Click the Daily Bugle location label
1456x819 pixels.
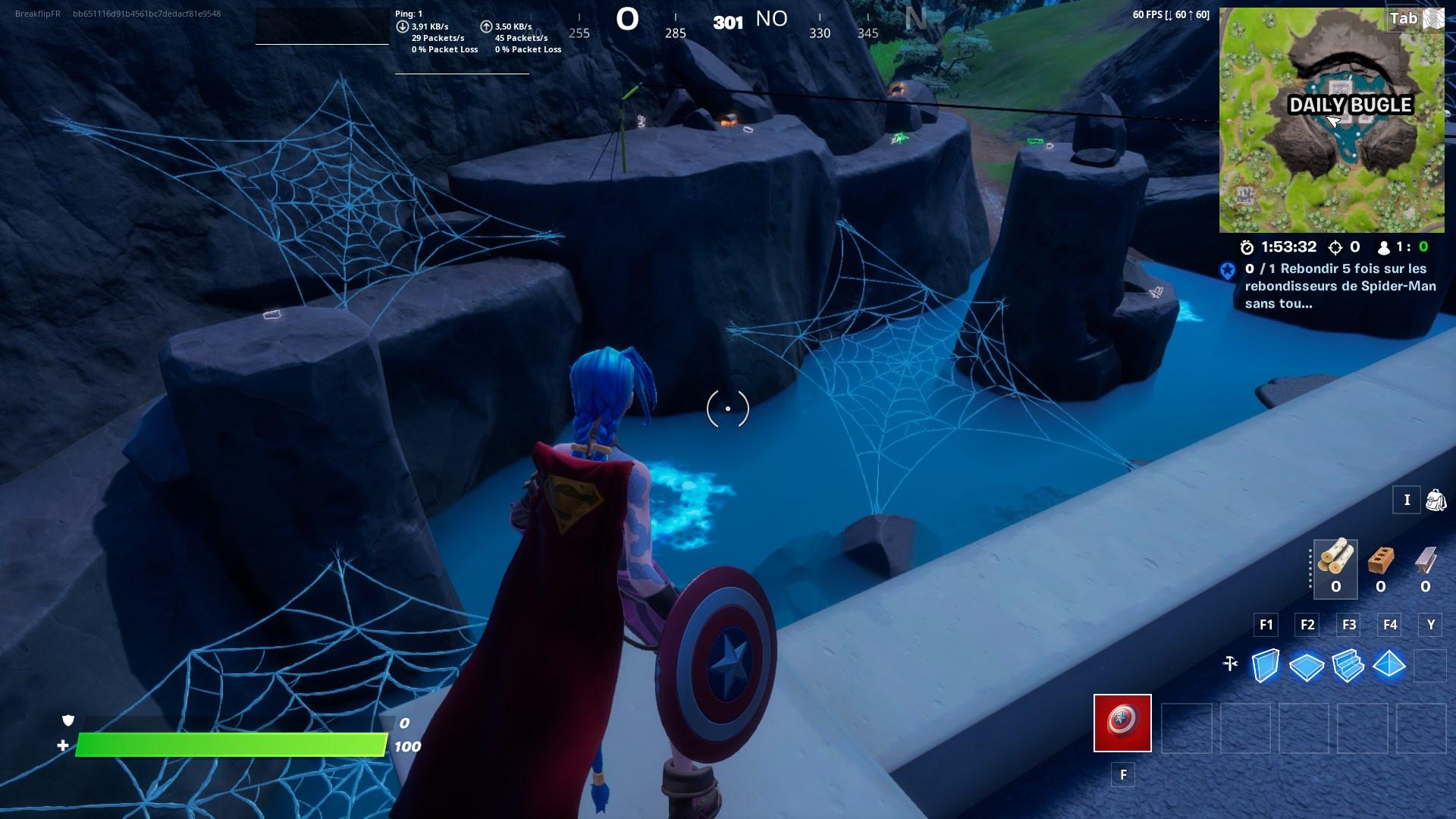[x=1350, y=105]
